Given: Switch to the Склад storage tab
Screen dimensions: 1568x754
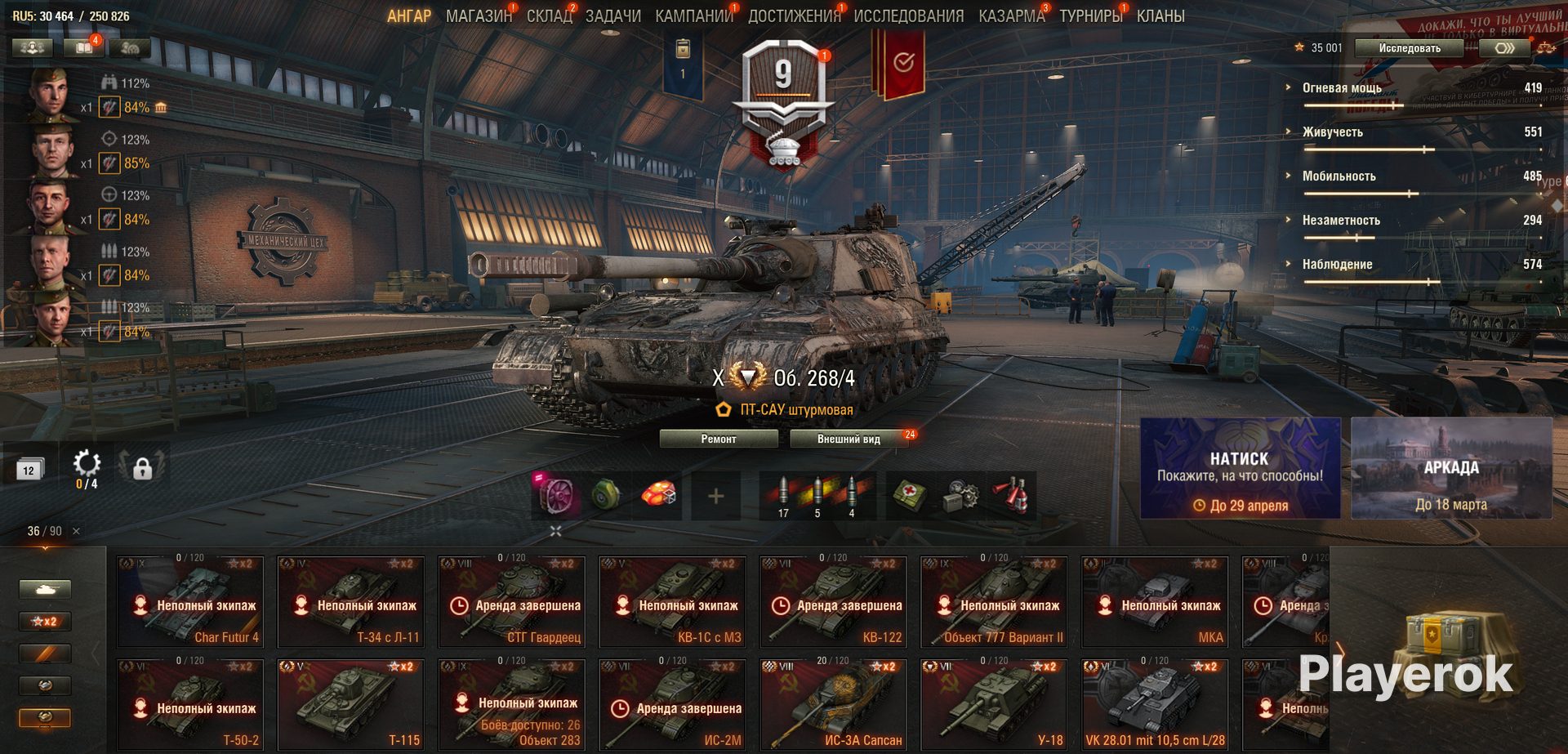Looking at the screenshot, I should coord(549,16).
